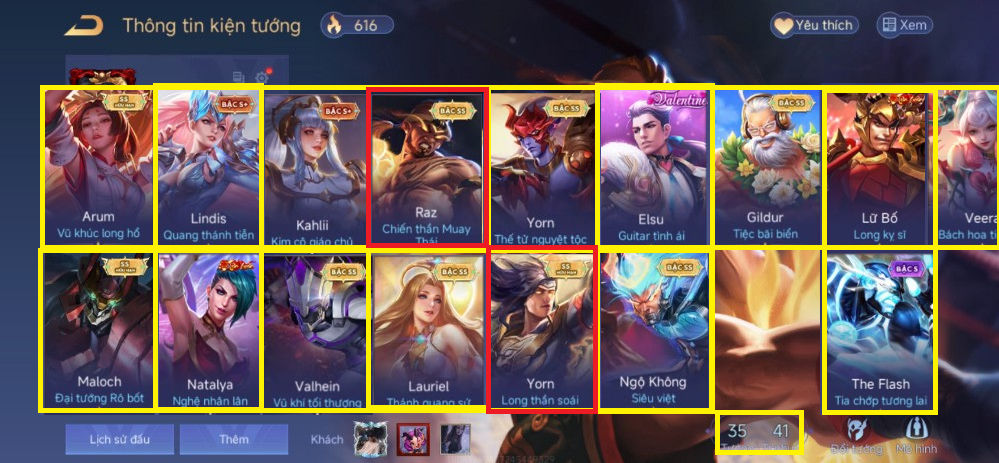
Task: Pick the Raz Chiến thần Muay Thái skin
Action: 427,167
